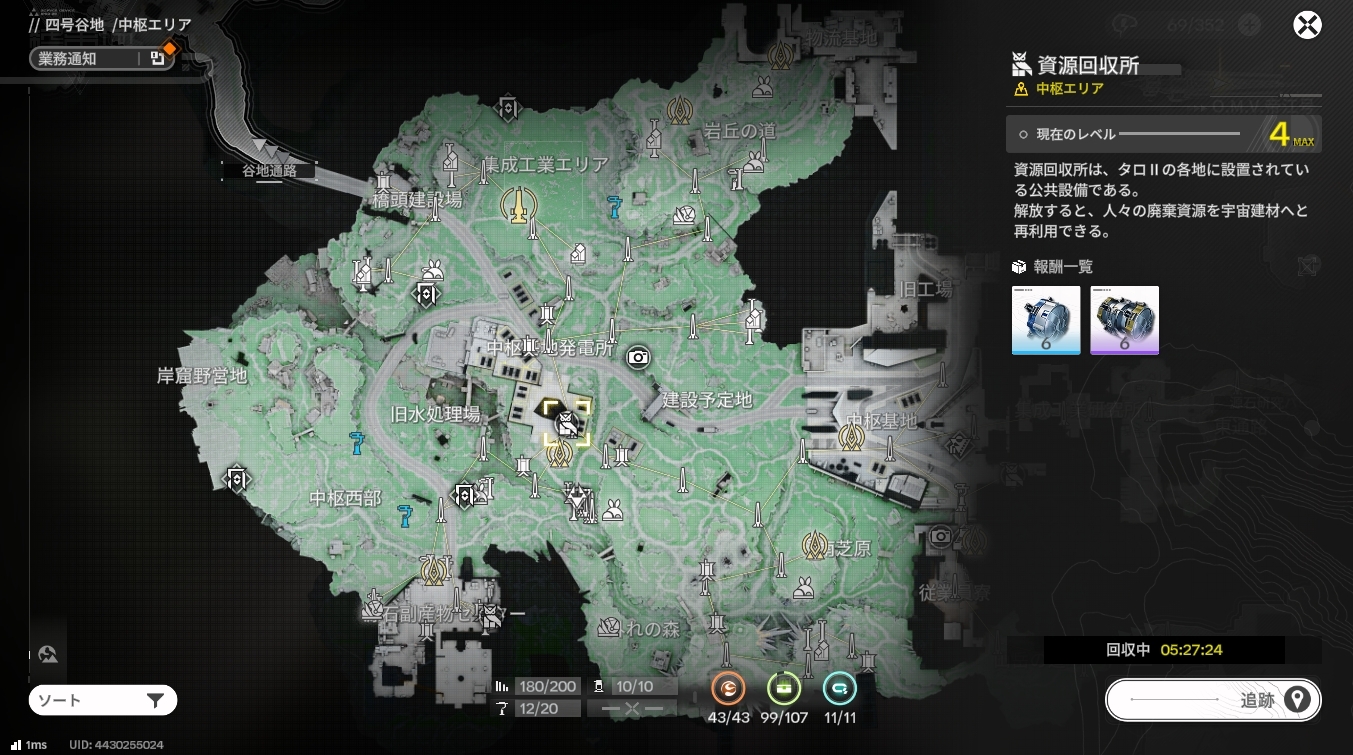Click the camera marker near 建設予定地
This screenshot has height=755, width=1353.
tap(637, 357)
